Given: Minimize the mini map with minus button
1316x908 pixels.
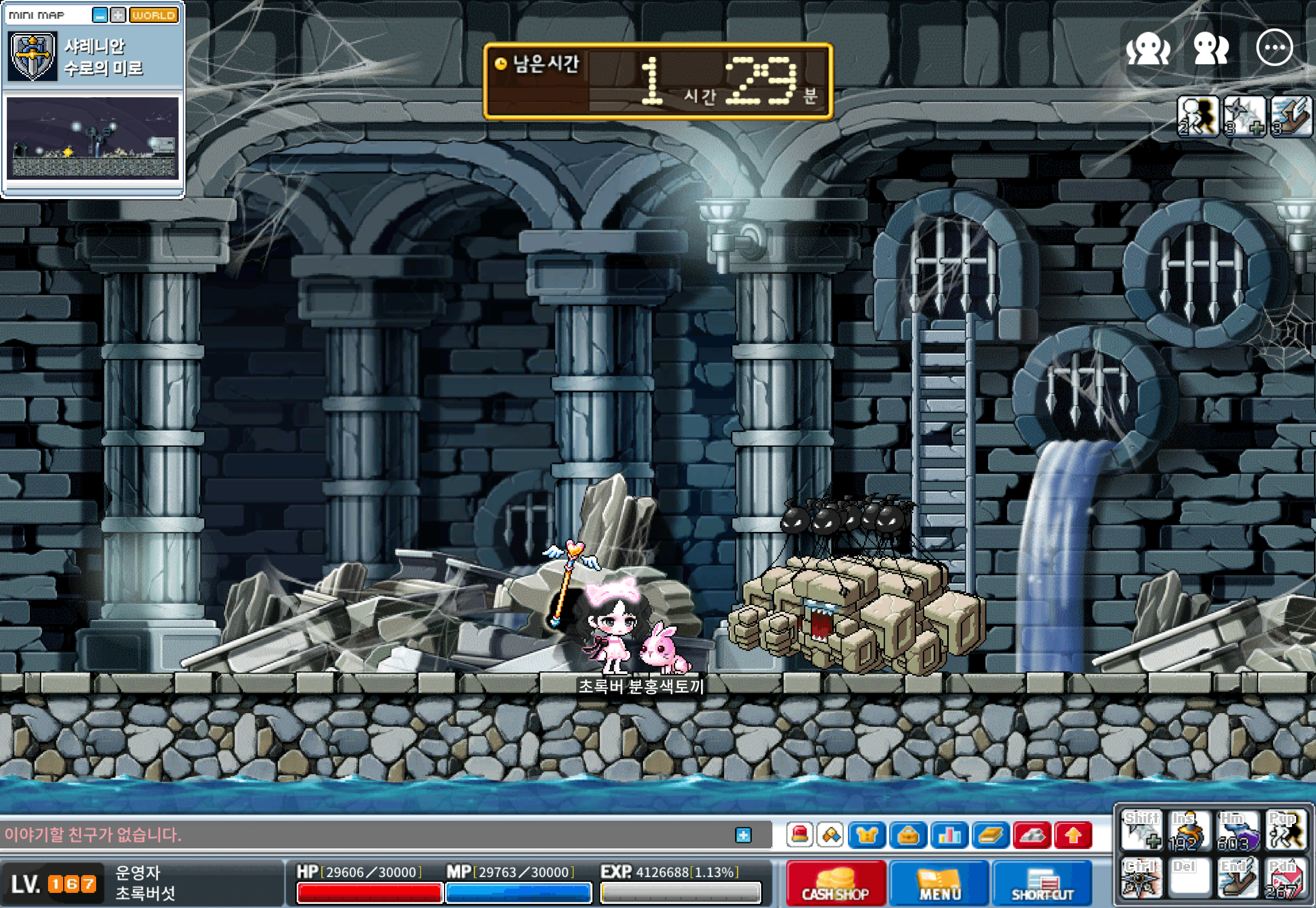Looking at the screenshot, I should (100, 15).
